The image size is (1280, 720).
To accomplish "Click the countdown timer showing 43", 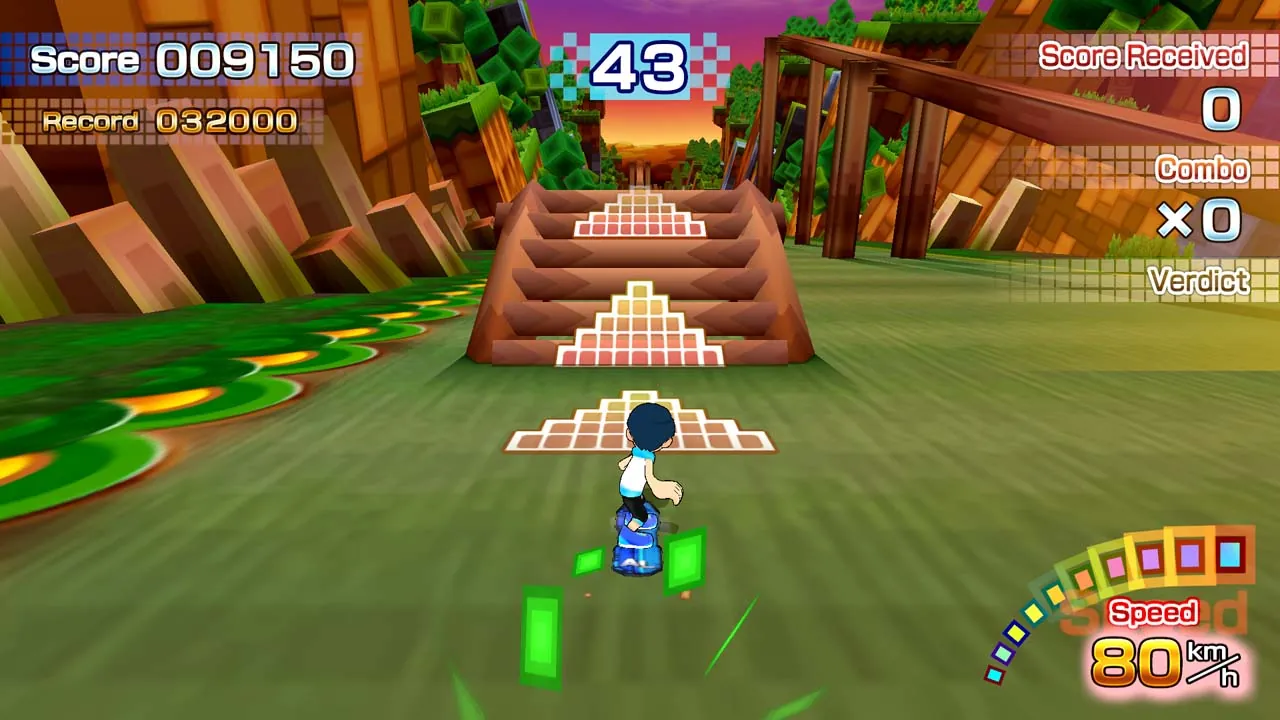I will point(640,67).
